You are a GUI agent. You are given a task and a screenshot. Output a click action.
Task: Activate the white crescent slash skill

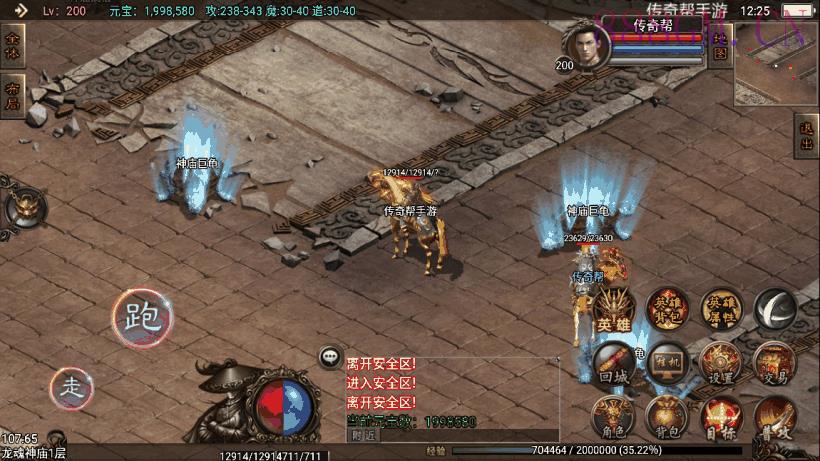click(x=775, y=311)
